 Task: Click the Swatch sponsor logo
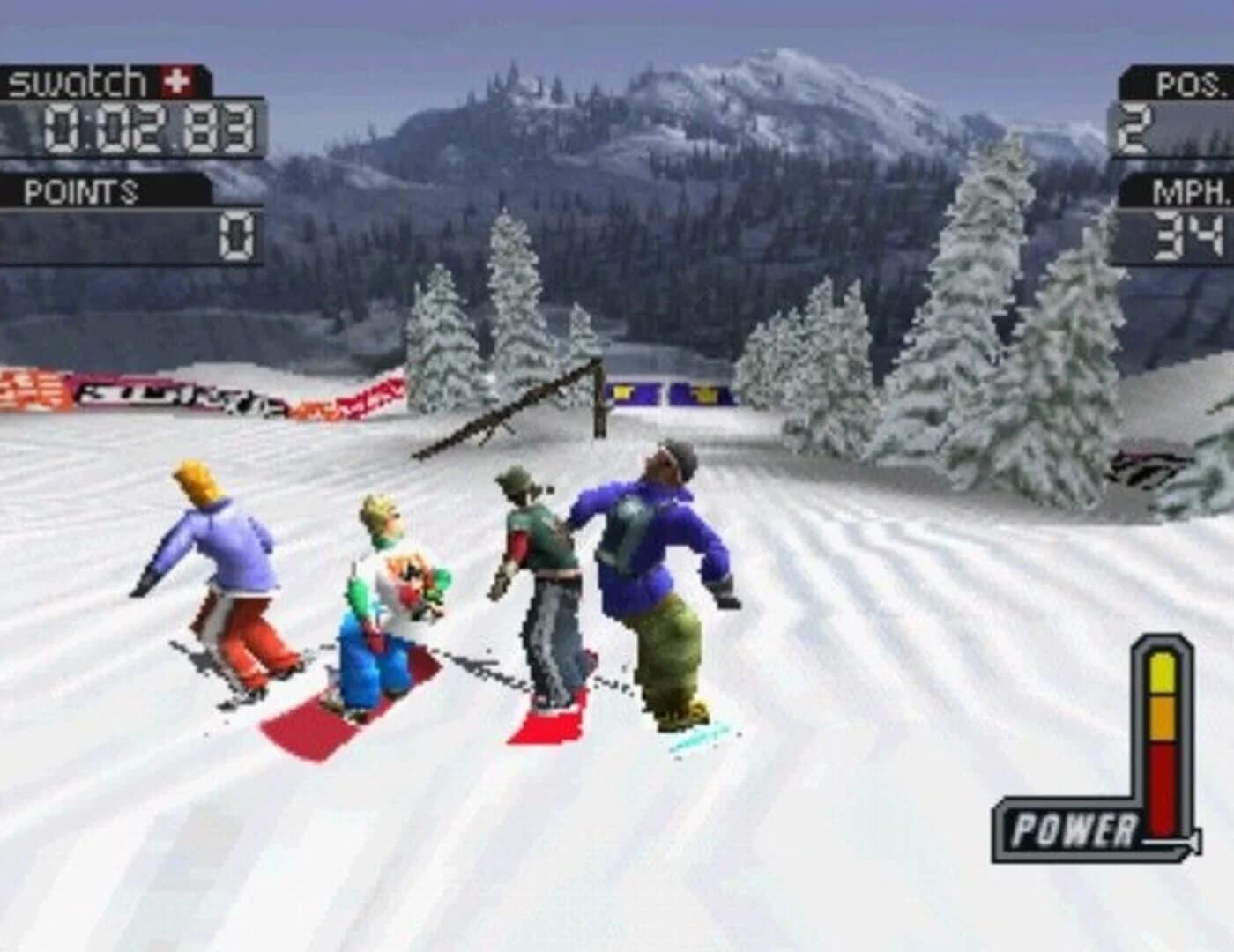point(75,79)
